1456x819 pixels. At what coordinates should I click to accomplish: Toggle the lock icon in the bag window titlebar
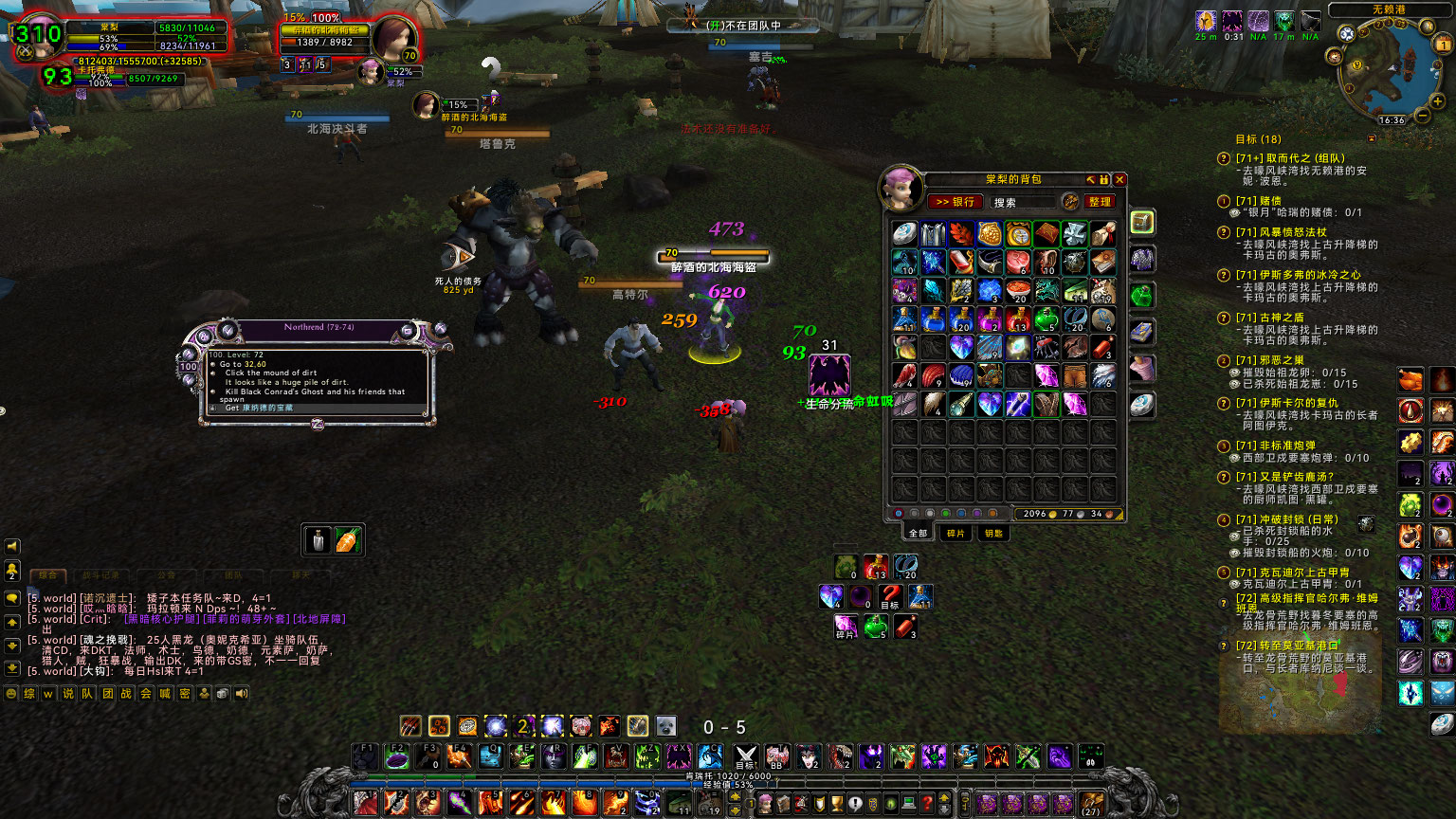click(x=1103, y=179)
